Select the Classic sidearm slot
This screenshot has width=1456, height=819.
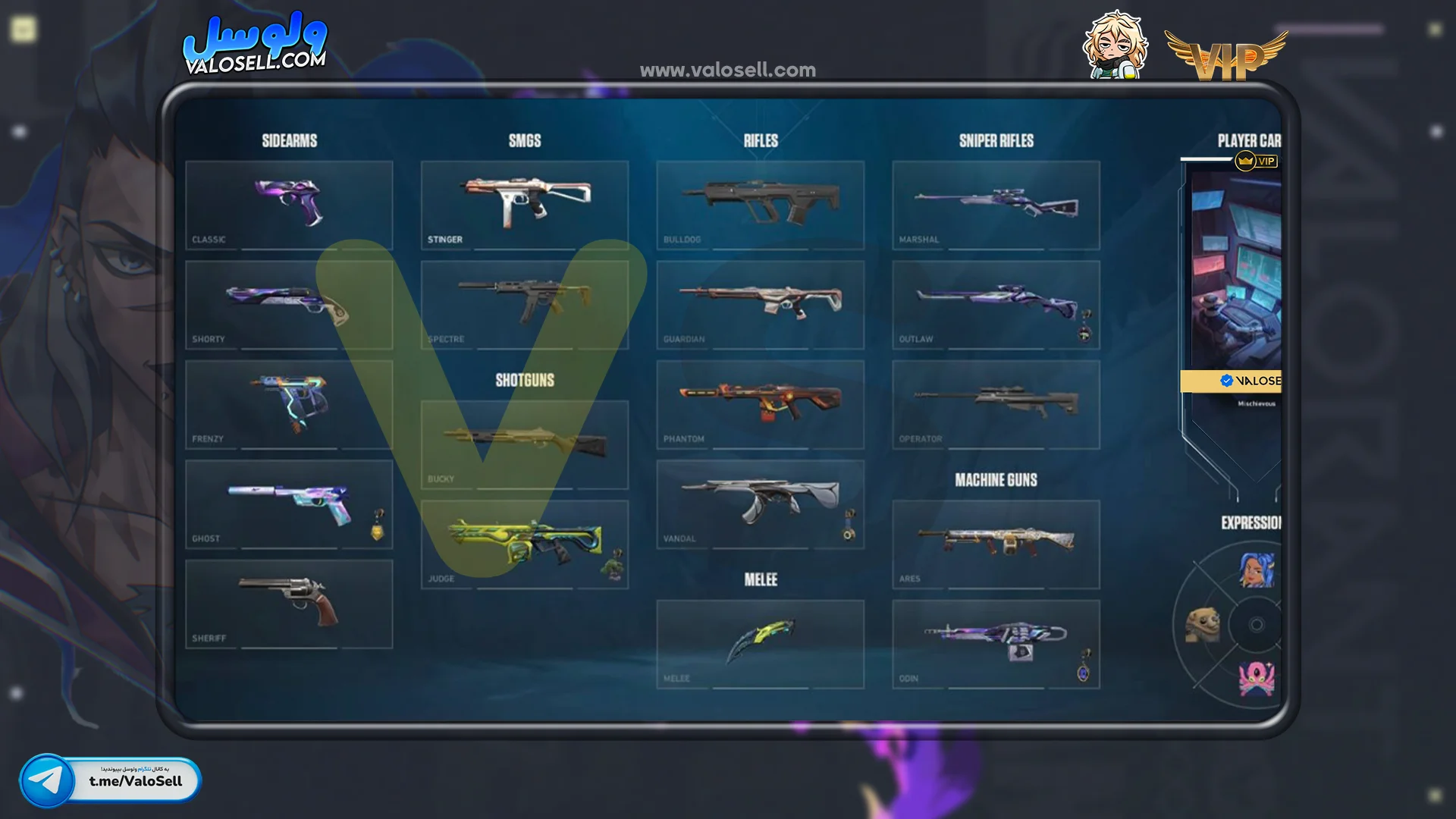[289, 205]
